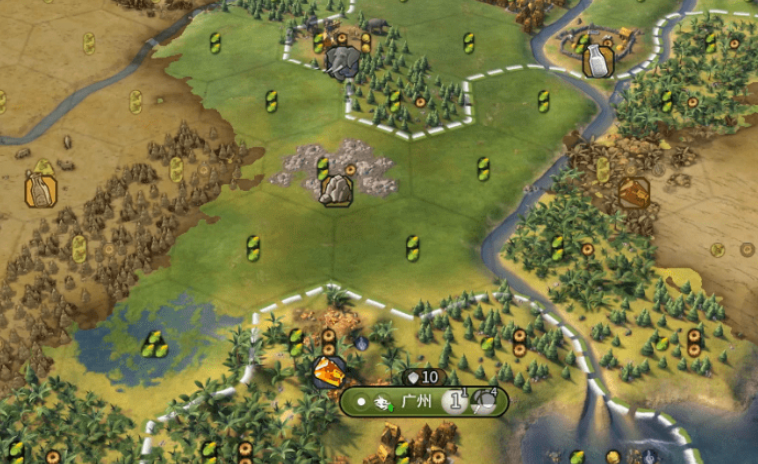Select the 广州 city banner
This screenshot has height=464, width=758.
[x=415, y=402]
